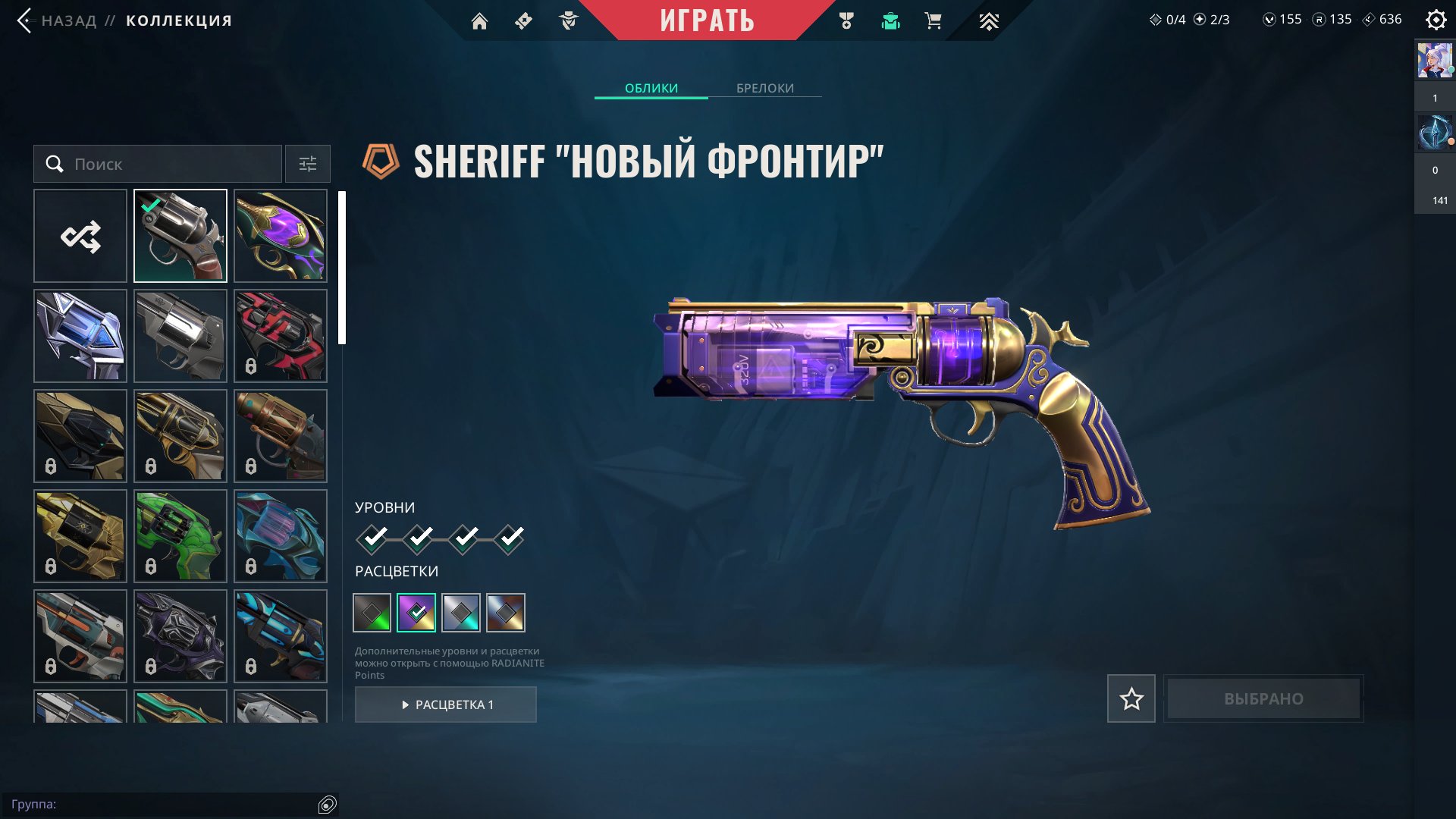This screenshot has height=819, width=1456.
Task: Switch to the ОБЛИКИ tab
Action: [651, 88]
